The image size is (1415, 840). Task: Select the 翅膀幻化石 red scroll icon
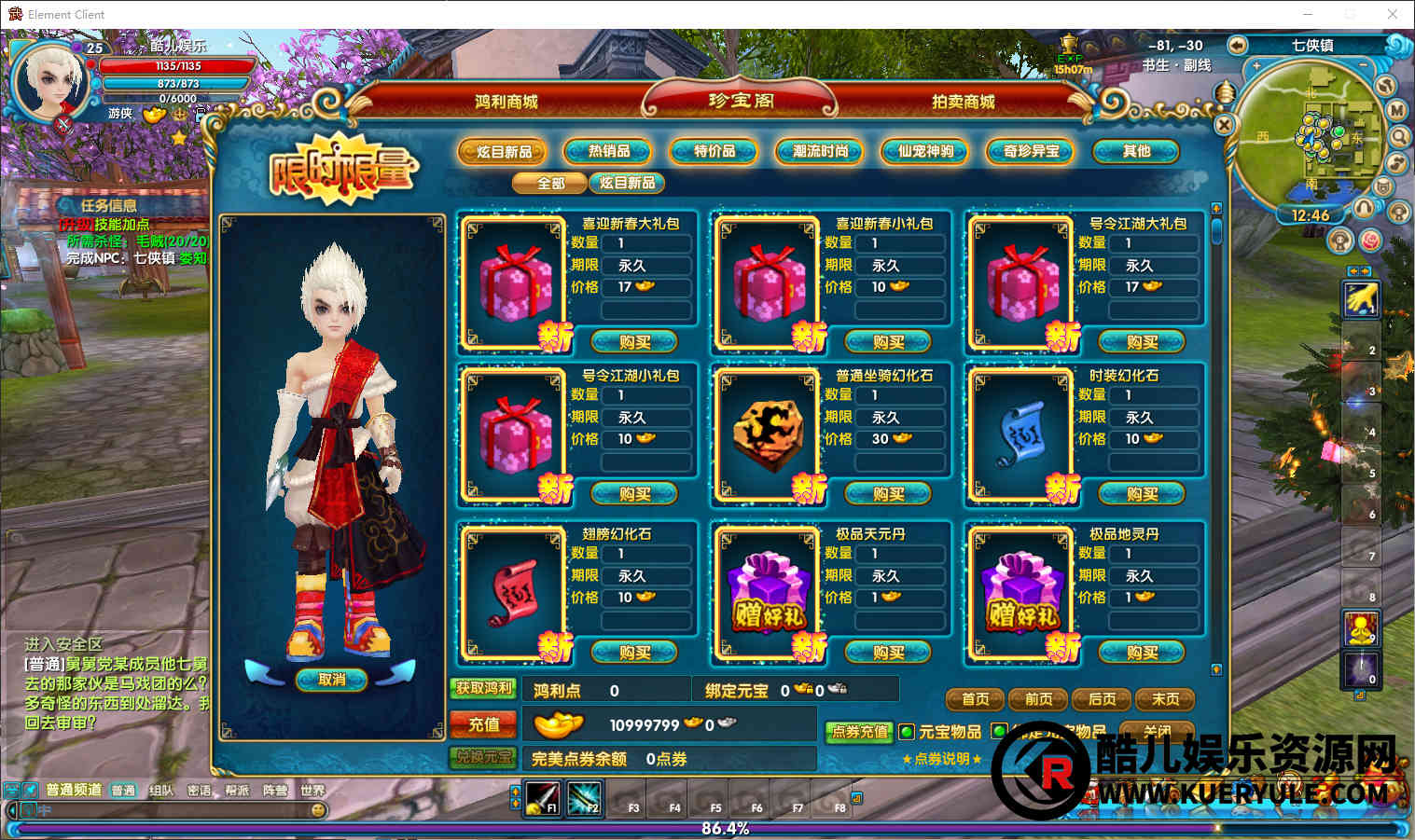tap(514, 591)
